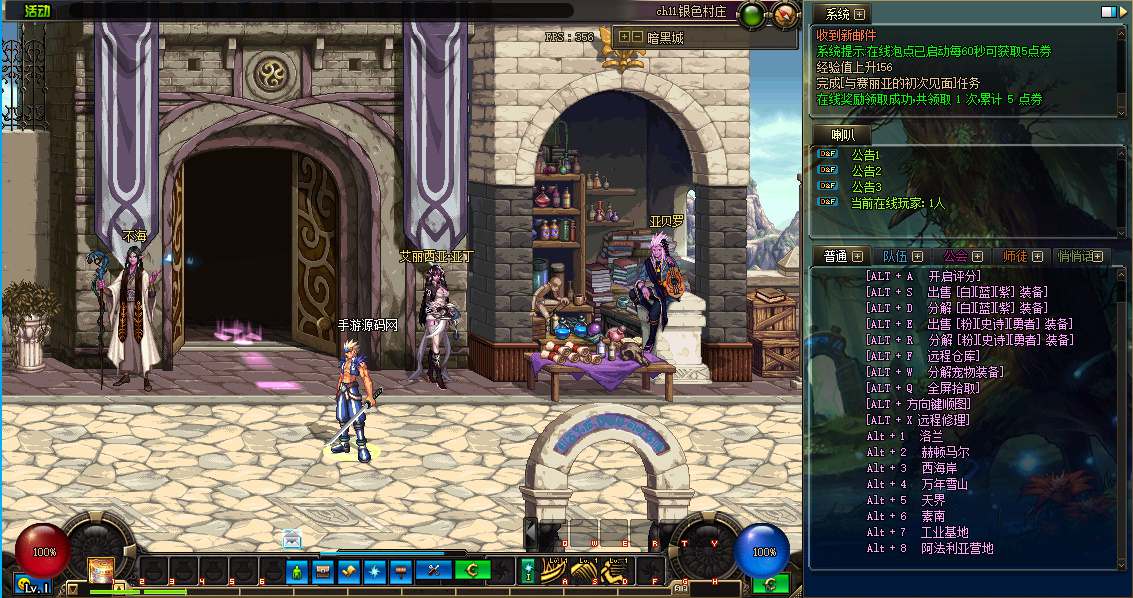This screenshot has width=1133, height=598.
Task: Click the green C button in menu bar
Action: point(472,571)
